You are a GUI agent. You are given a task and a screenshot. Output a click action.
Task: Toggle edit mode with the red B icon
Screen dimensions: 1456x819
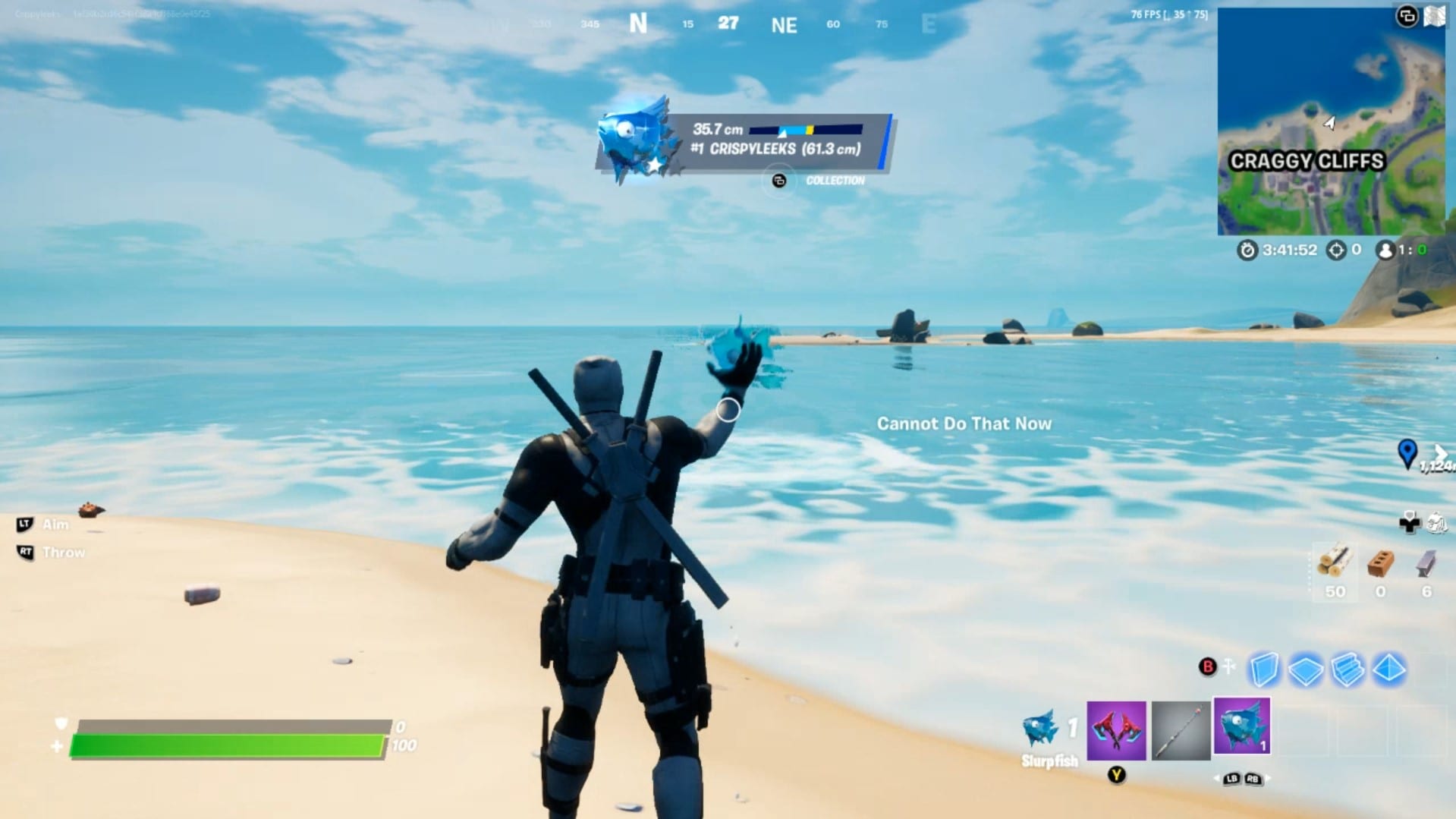pos(1207,667)
